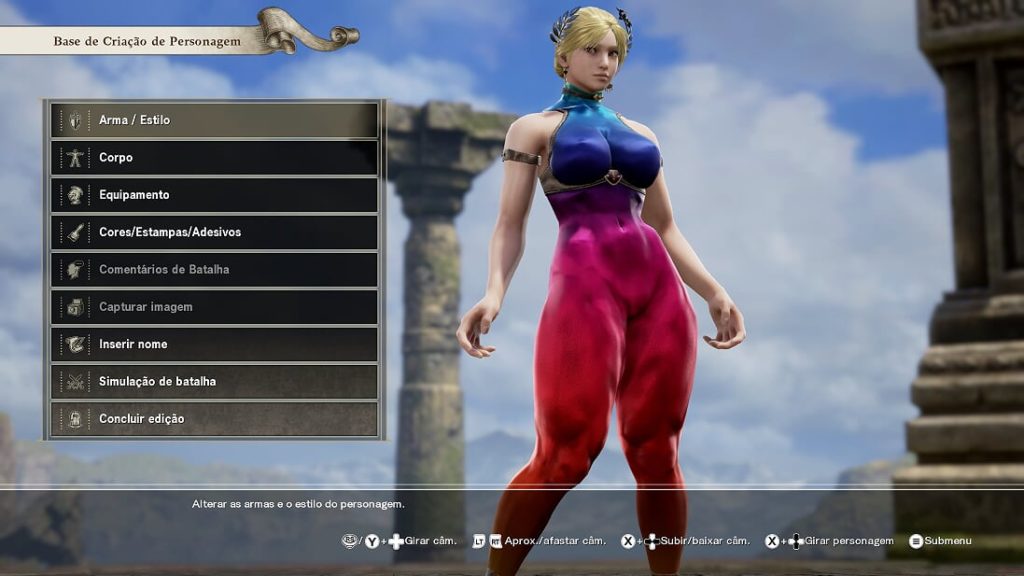
Task: Select the Corpo option
Action: (x=214, y=157)
